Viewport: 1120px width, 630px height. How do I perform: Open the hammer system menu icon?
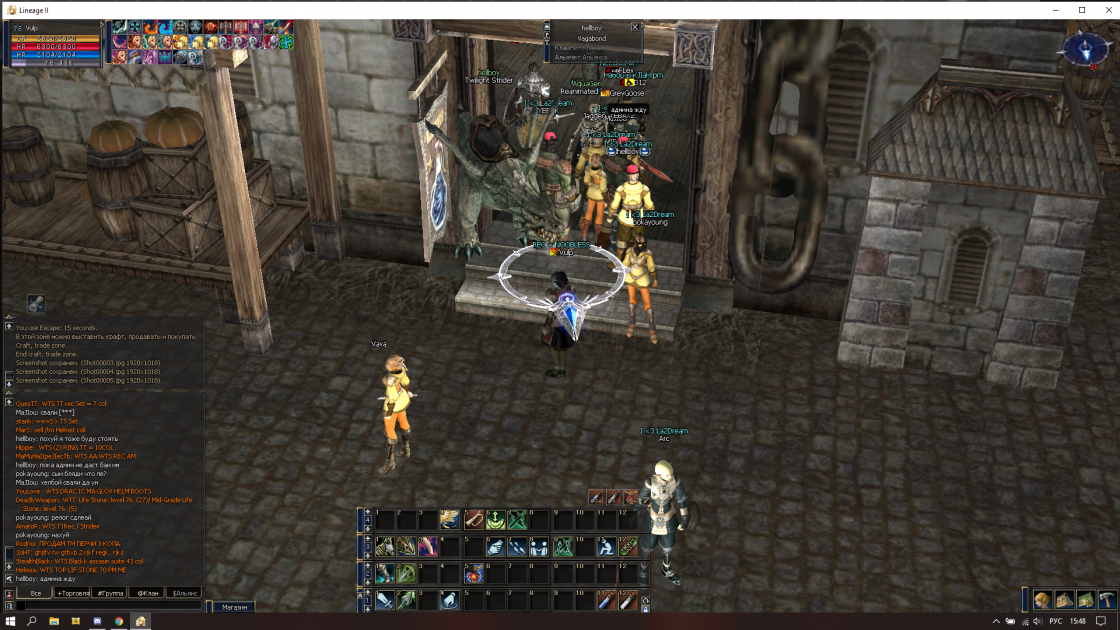coord(1107,599)
